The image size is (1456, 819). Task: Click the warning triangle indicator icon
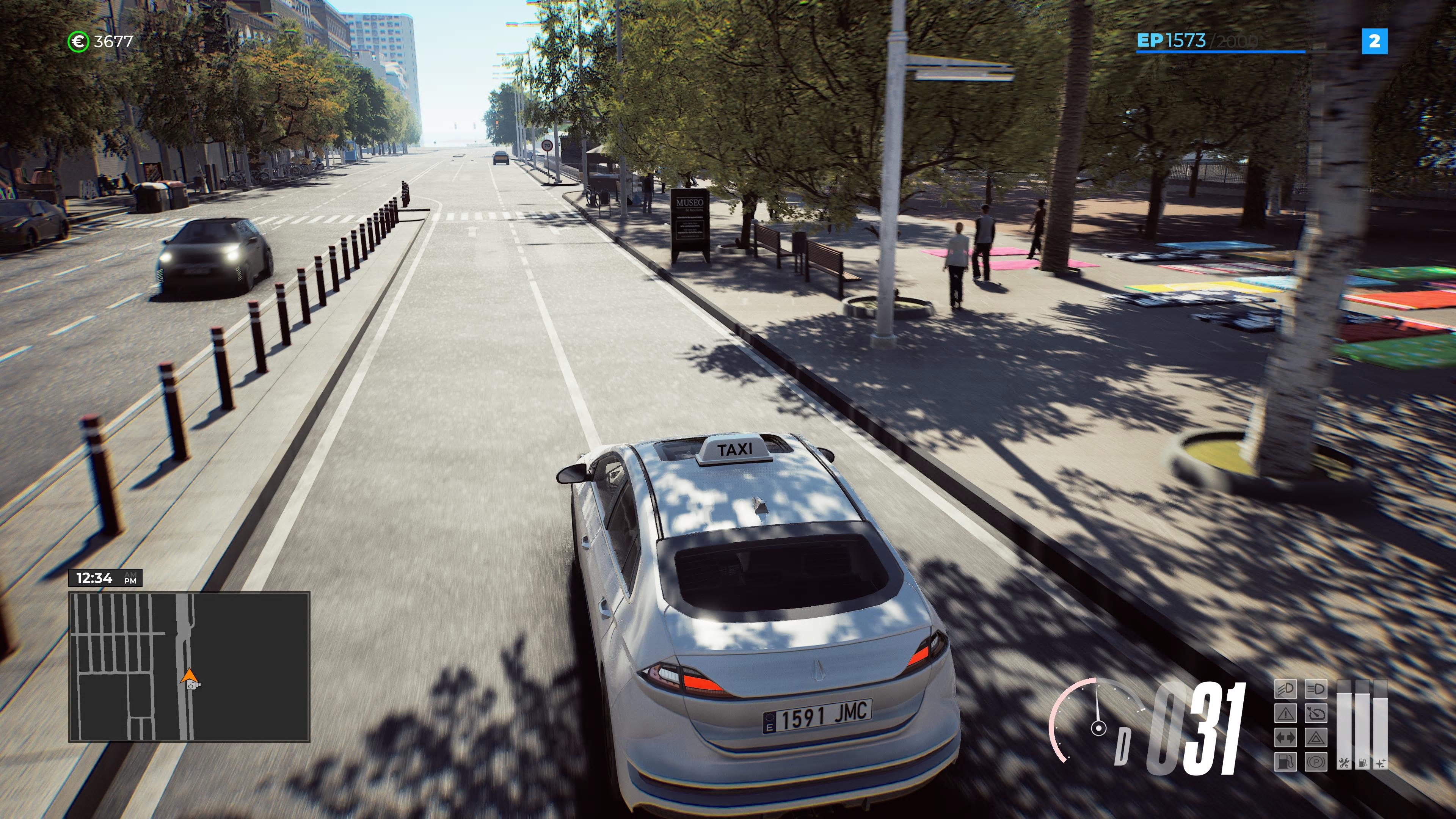pos(1286,713)
